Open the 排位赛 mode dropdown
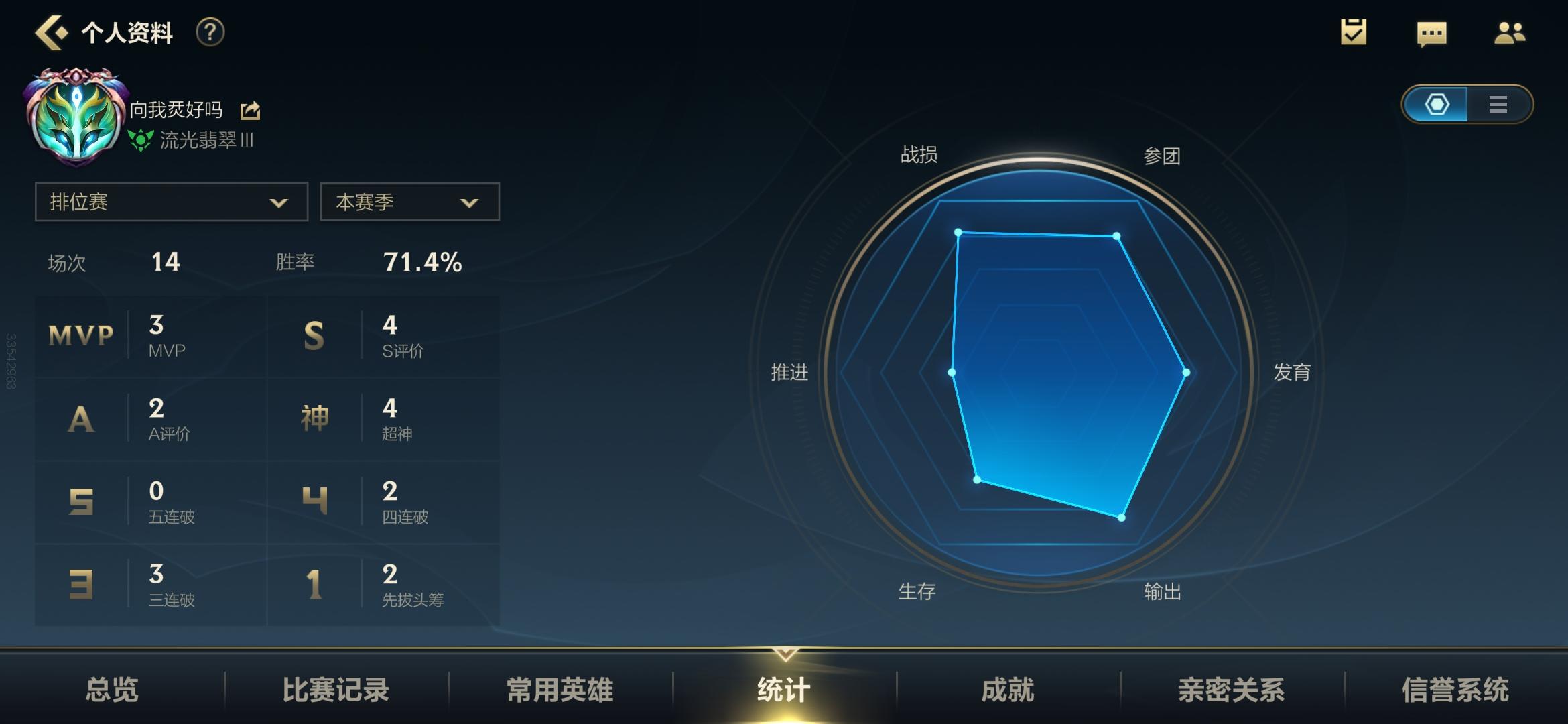Screen dimensions: 1568x724 tap(171, 201)
